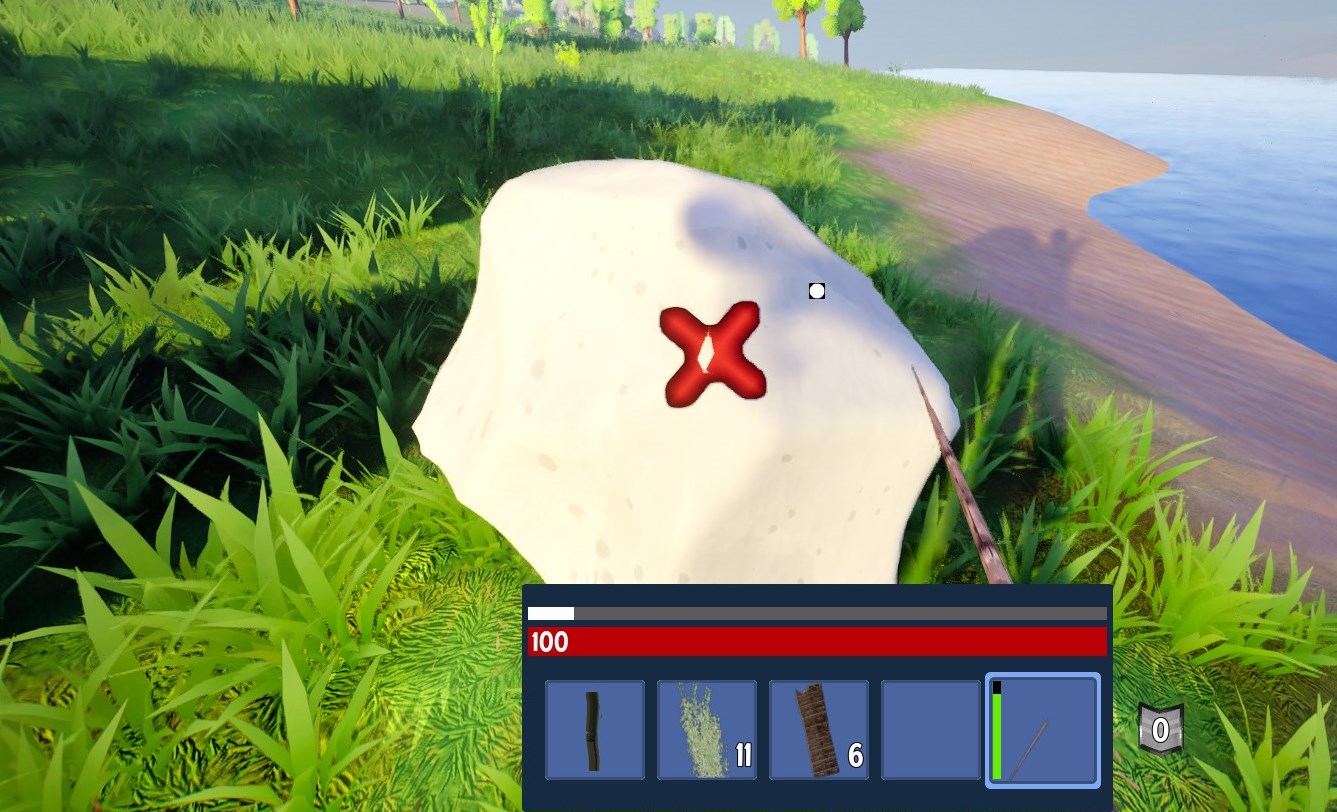Select the equipped spear hotbar slot
Screen dimensions: 1337x812
coord(1042,729)
